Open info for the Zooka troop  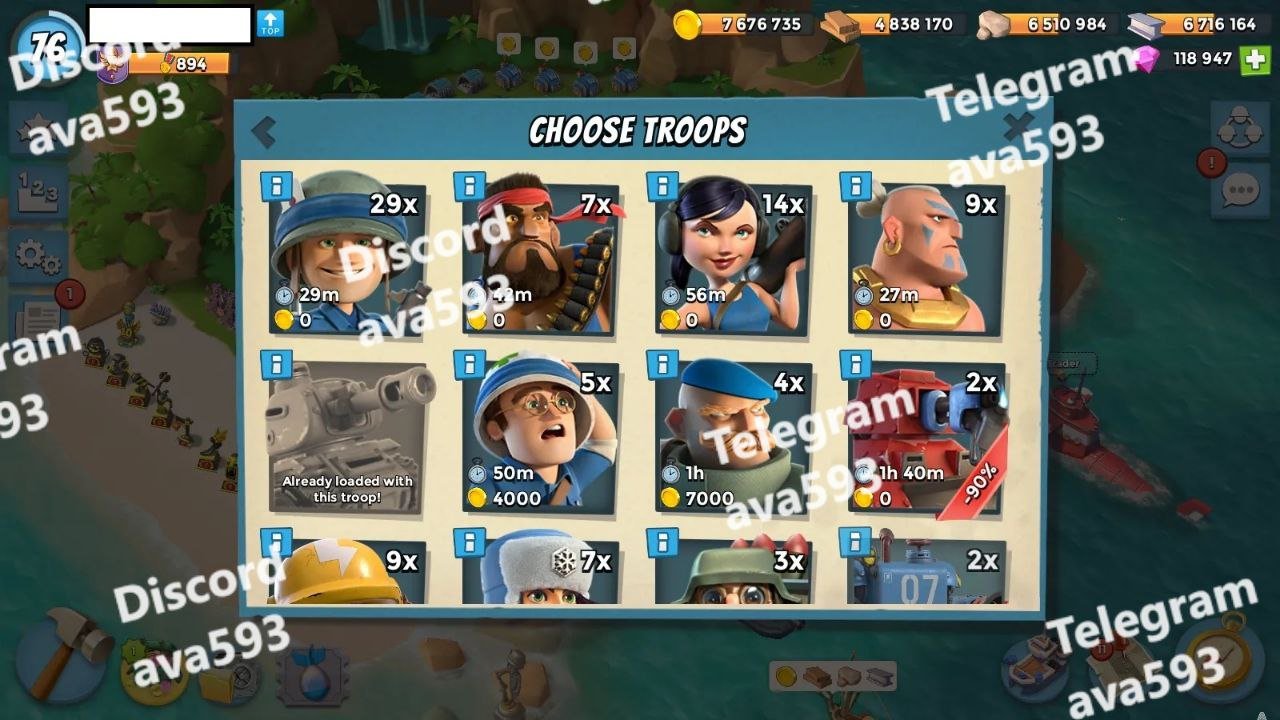click(662, 186)
